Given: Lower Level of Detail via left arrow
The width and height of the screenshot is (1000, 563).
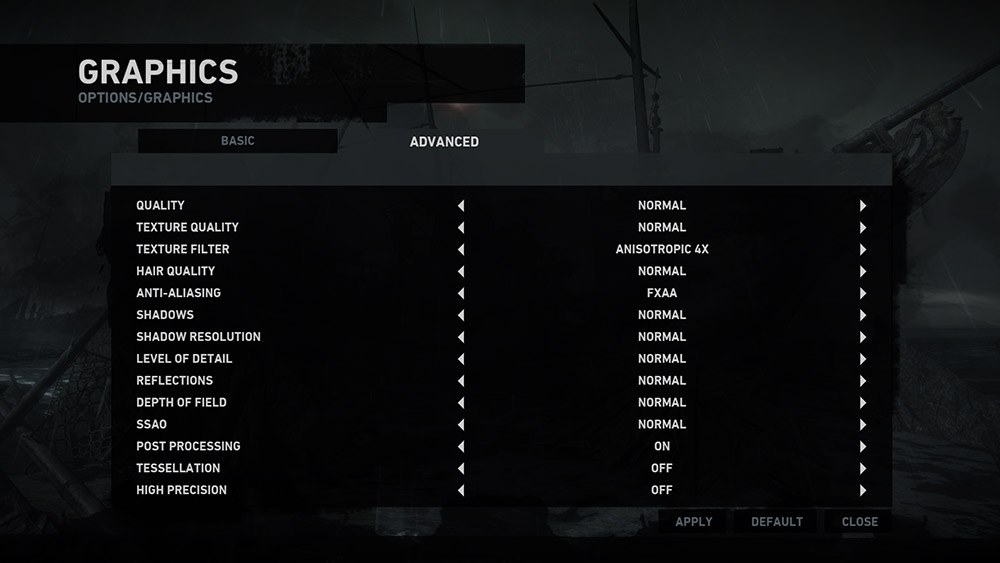Looking at the screenshot, I should 461,359.
